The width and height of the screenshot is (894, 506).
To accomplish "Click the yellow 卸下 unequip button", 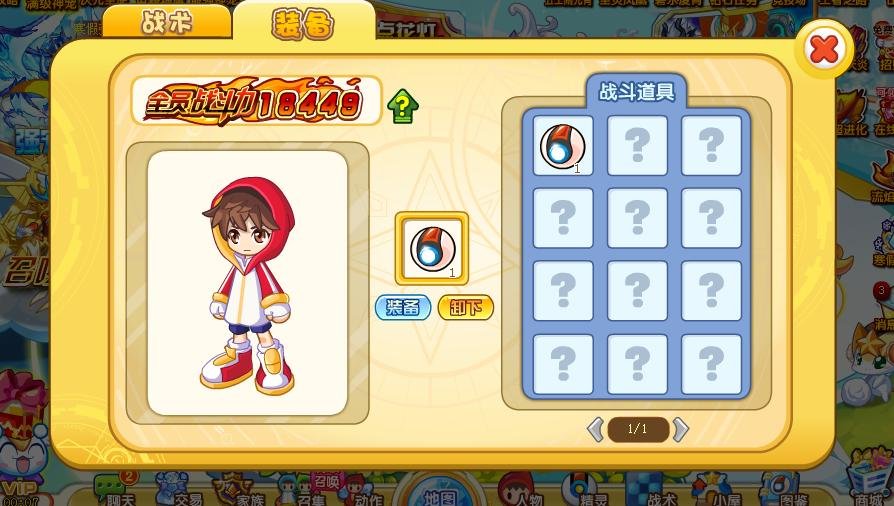I will click(466, 307).
